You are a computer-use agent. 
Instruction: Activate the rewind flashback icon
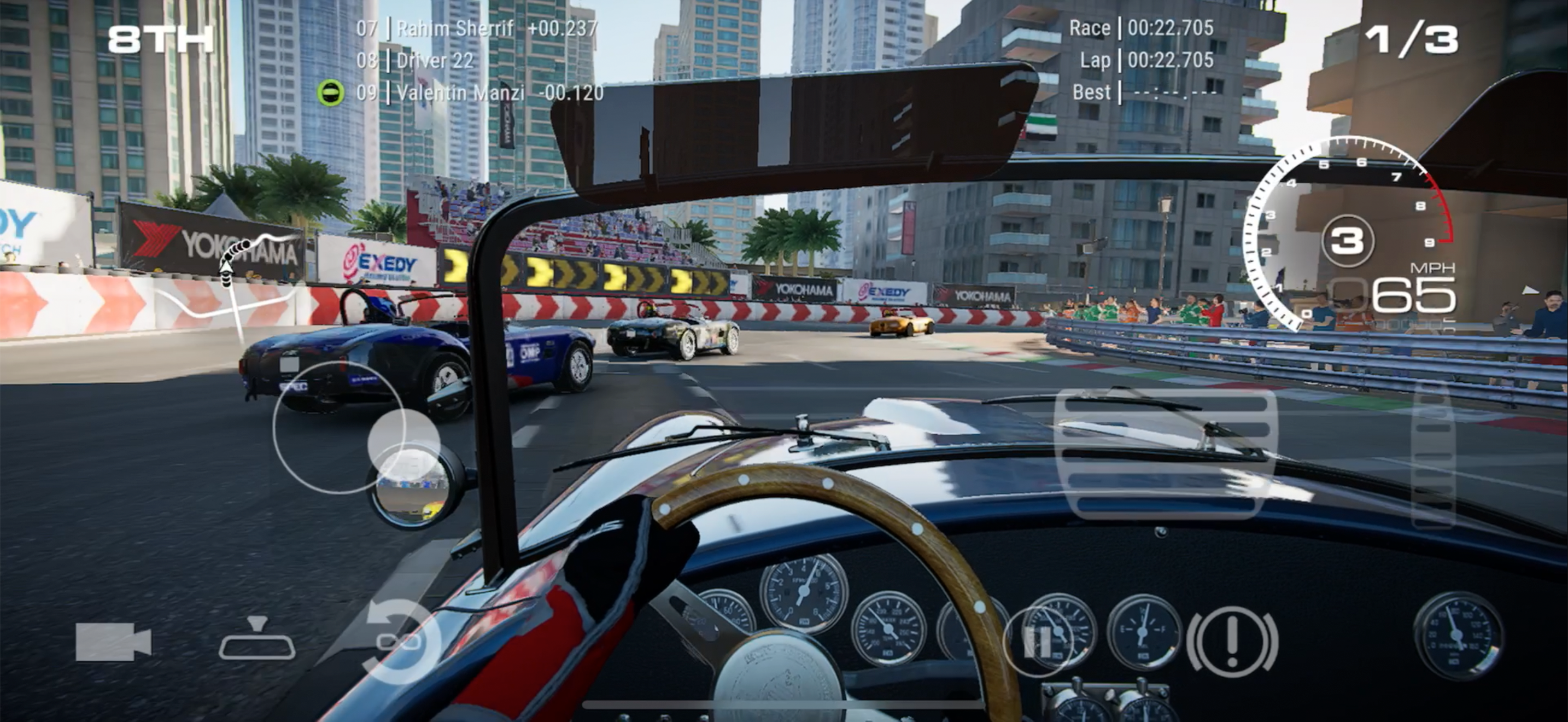click(x=399, y=641)
